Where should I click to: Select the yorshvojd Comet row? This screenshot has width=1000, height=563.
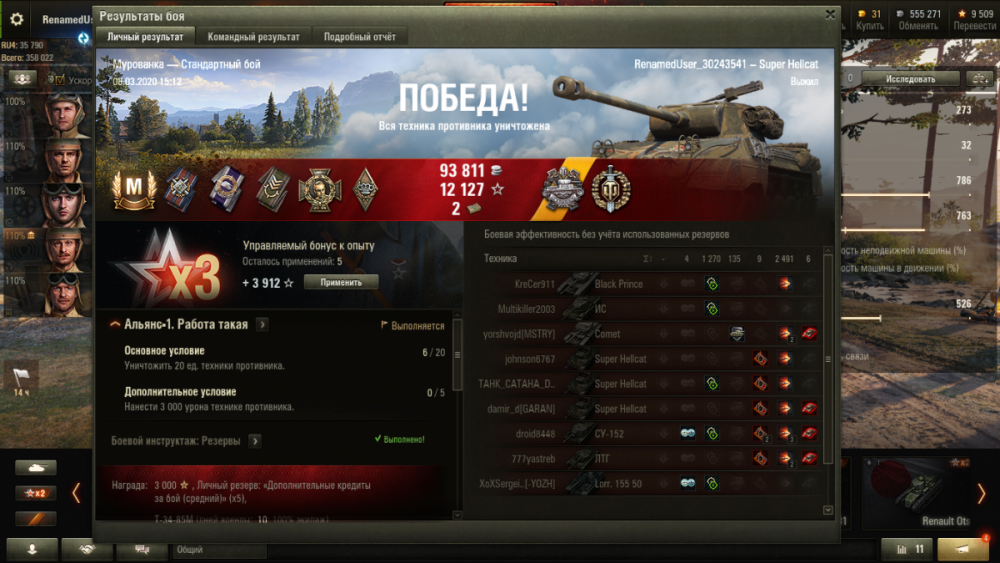(x=650, y=334)
